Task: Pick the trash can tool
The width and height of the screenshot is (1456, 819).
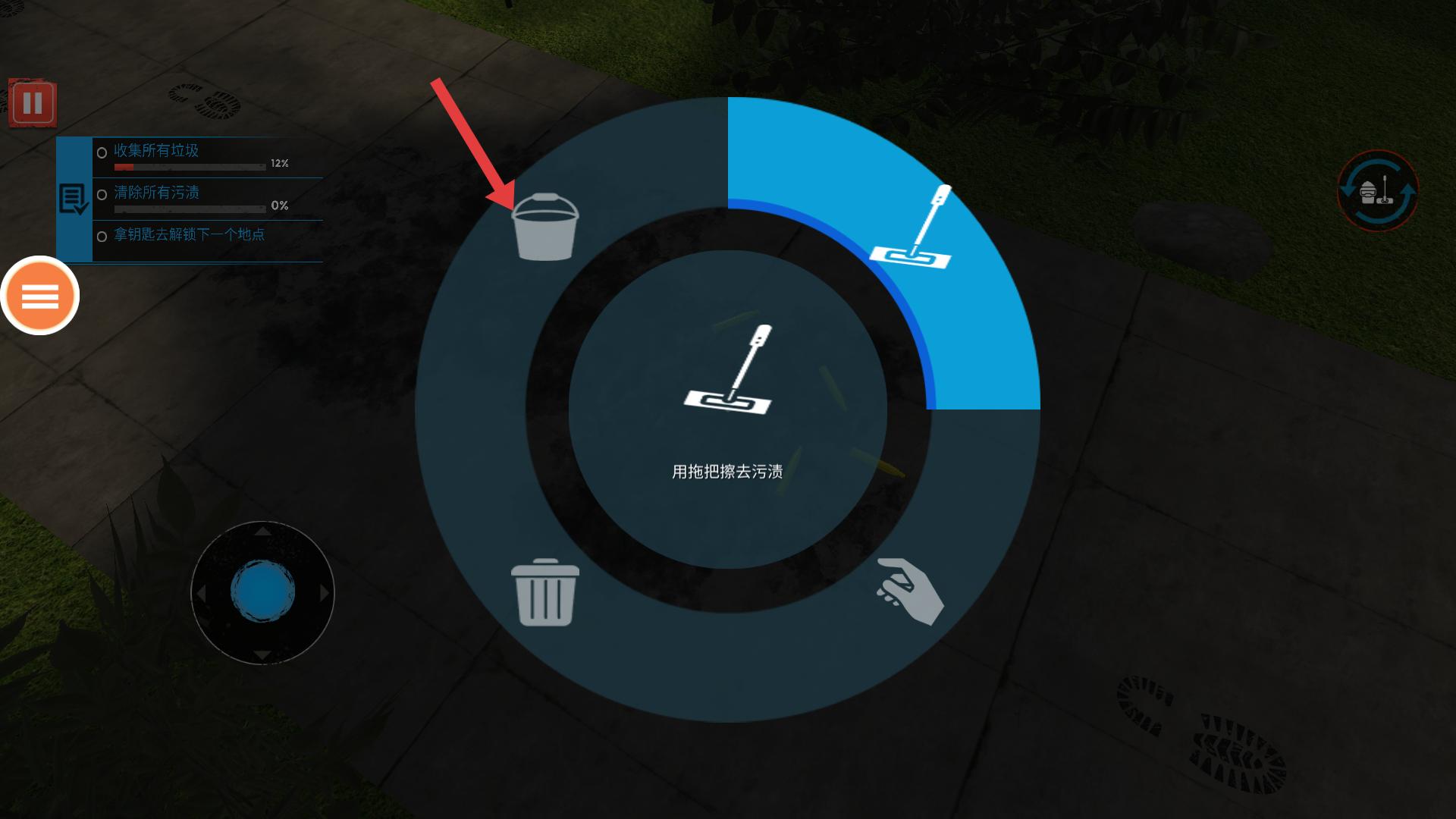Action: [544, 592]
